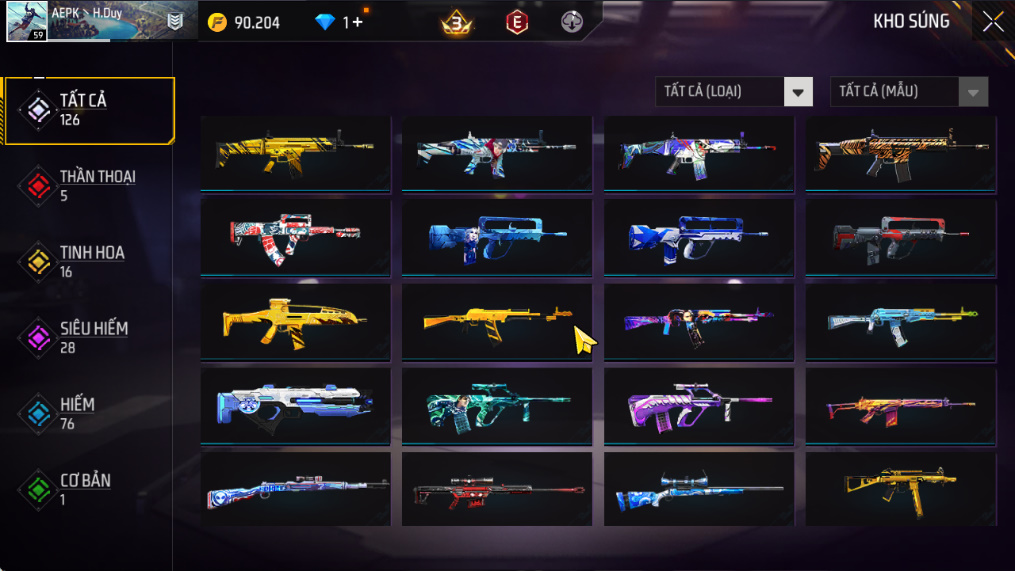Choose the red and black sniper rifle
Screen dimensions: 1015x571
[496, 490]
